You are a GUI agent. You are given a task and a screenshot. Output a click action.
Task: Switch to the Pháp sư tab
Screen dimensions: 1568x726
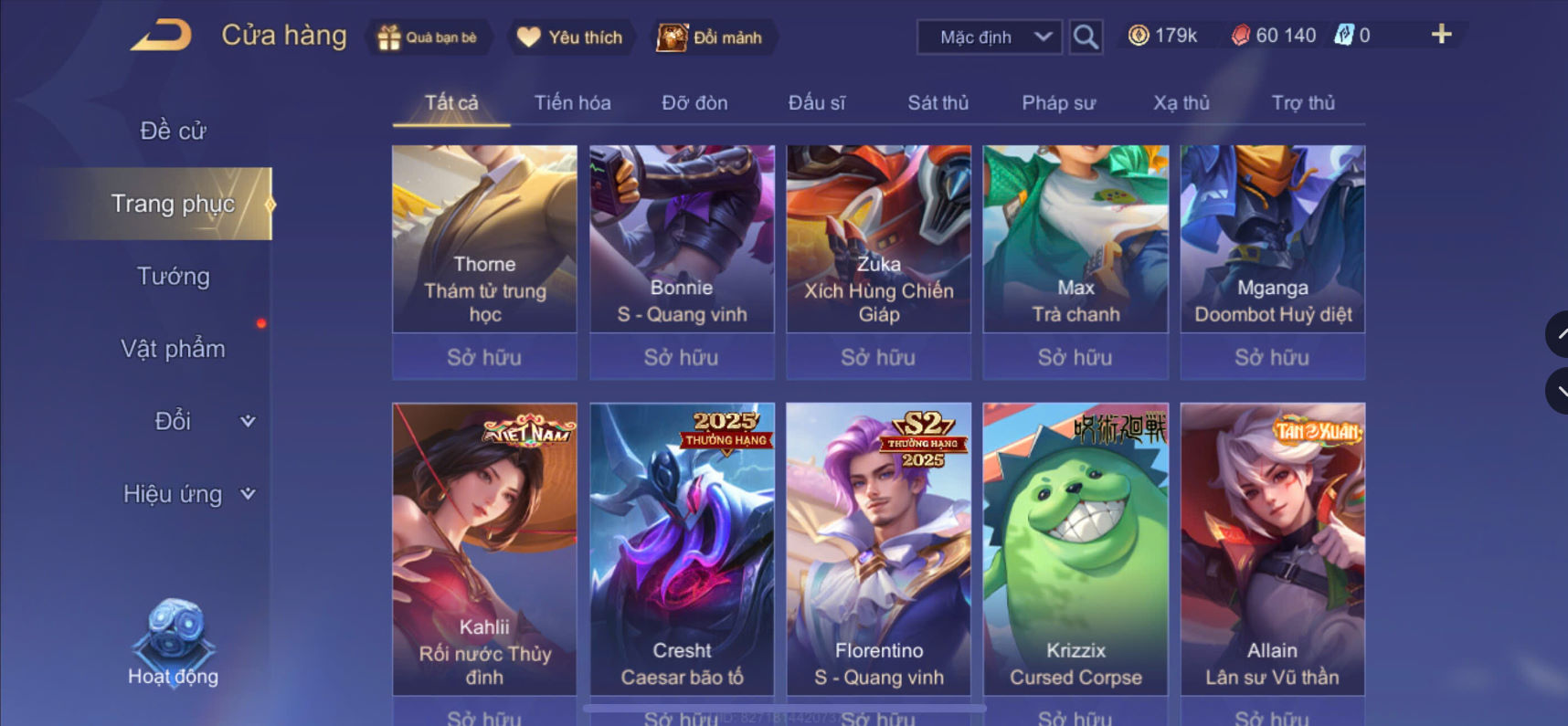pos(1058,102)
